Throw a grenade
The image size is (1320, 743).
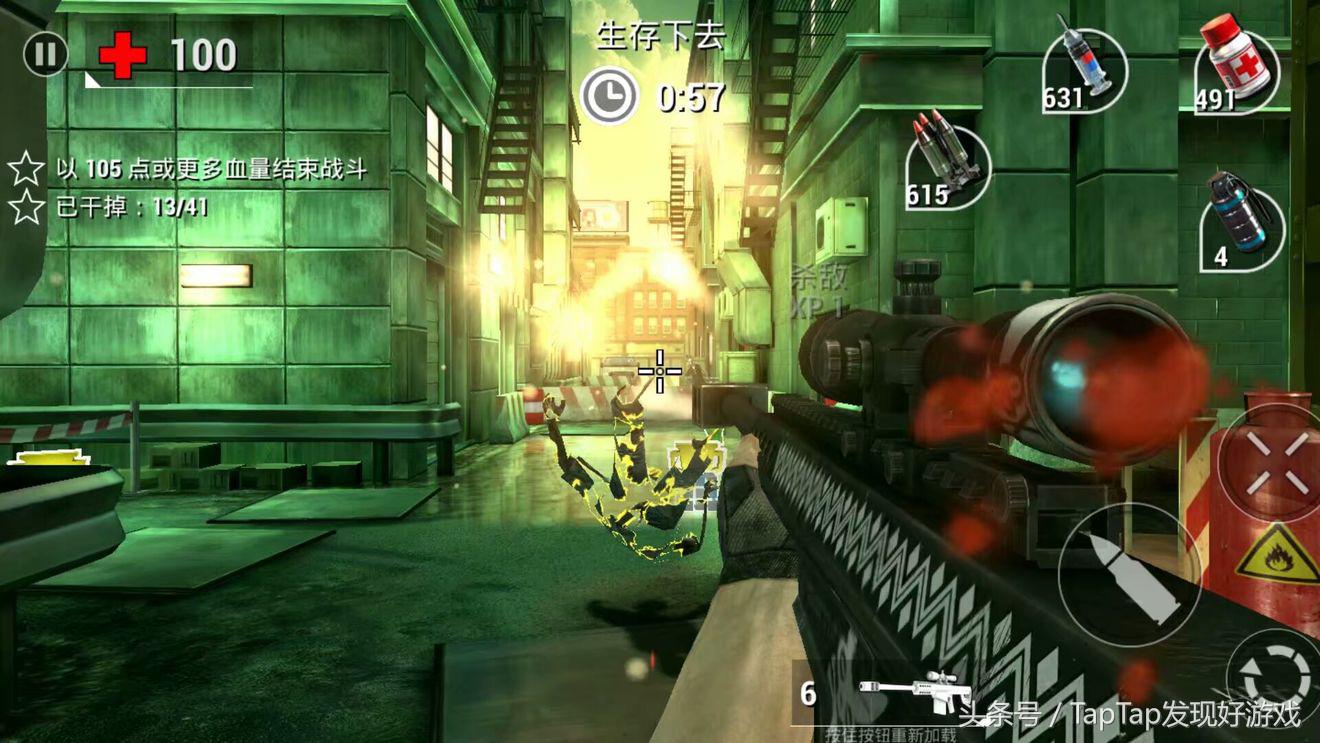click(x=1241, y=226)
